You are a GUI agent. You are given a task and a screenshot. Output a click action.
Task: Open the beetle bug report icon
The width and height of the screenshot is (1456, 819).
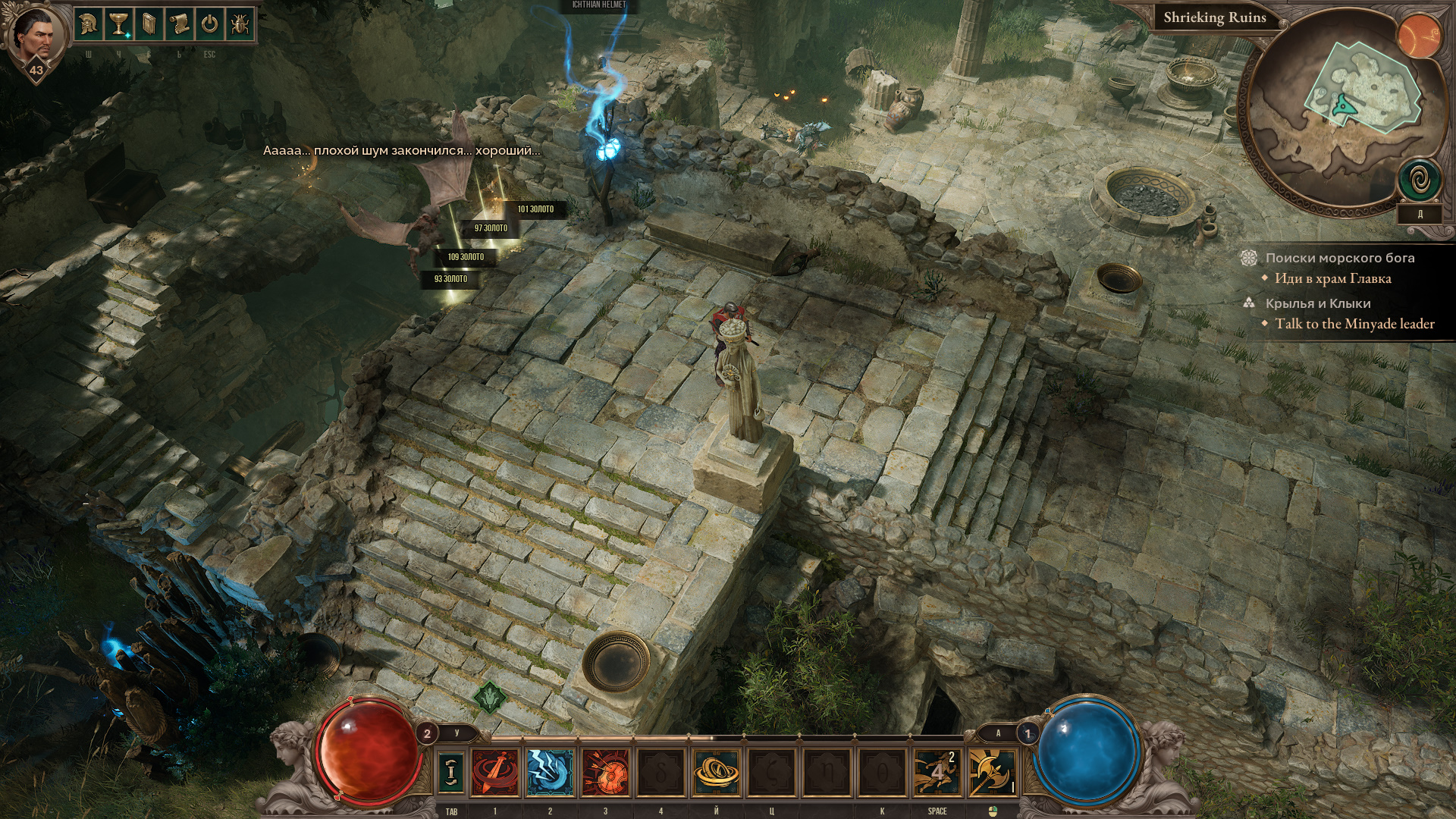(240, 24)
